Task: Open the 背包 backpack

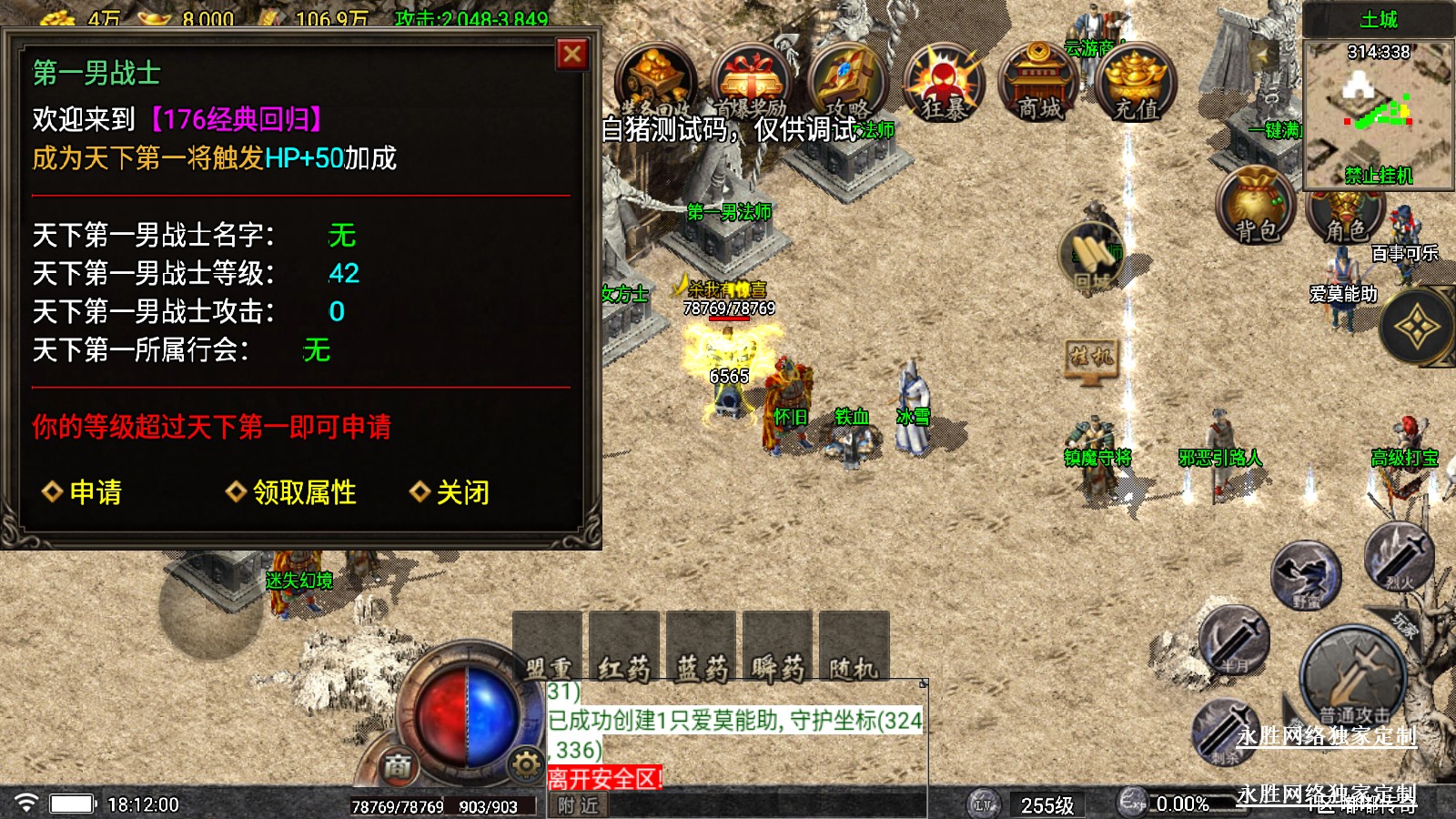Action: pyautogui.click(x=1256, y=206)
